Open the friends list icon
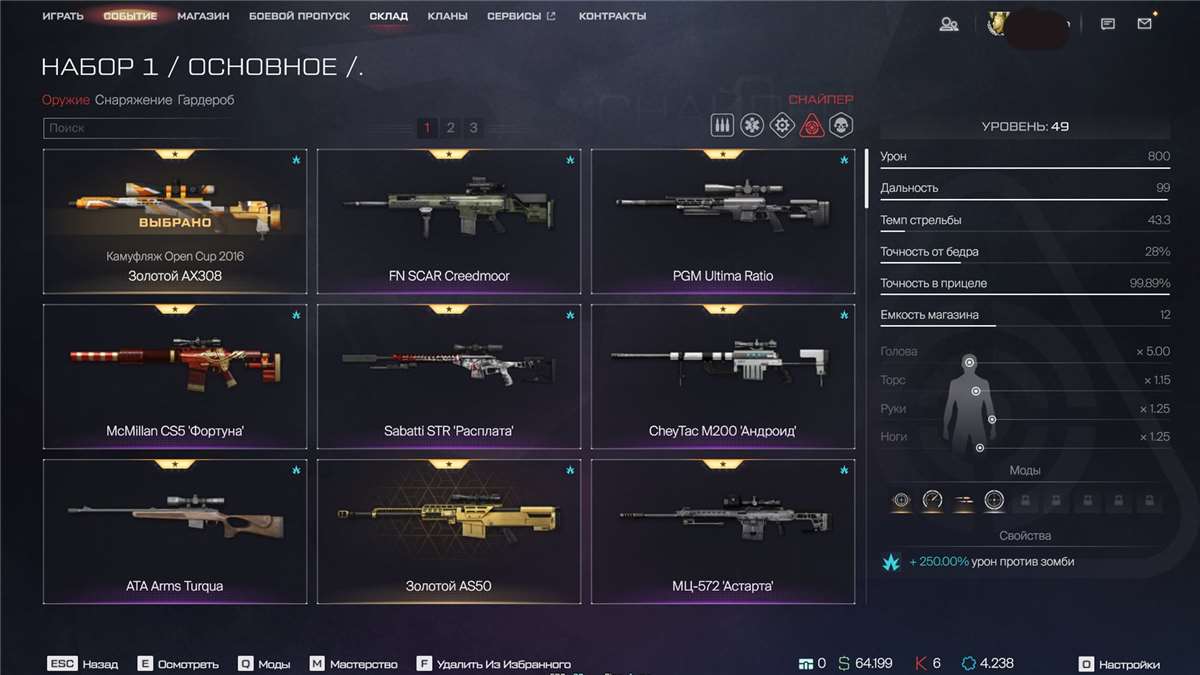The height and width of the screenshot is (675, 1200). (x=949, y=24)
